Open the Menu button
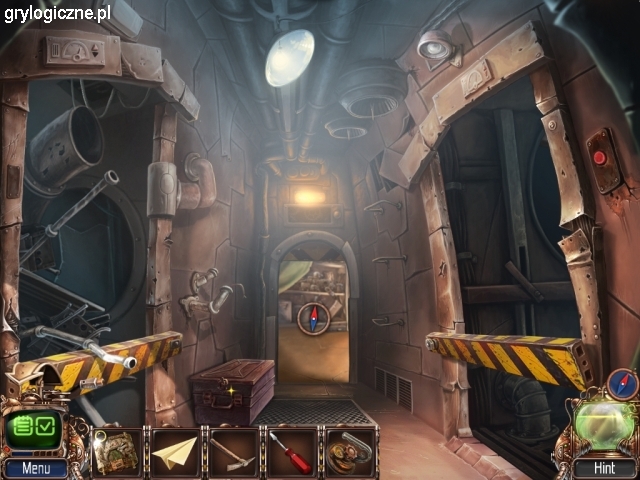The image size is (640, 480). pos(35,467)
